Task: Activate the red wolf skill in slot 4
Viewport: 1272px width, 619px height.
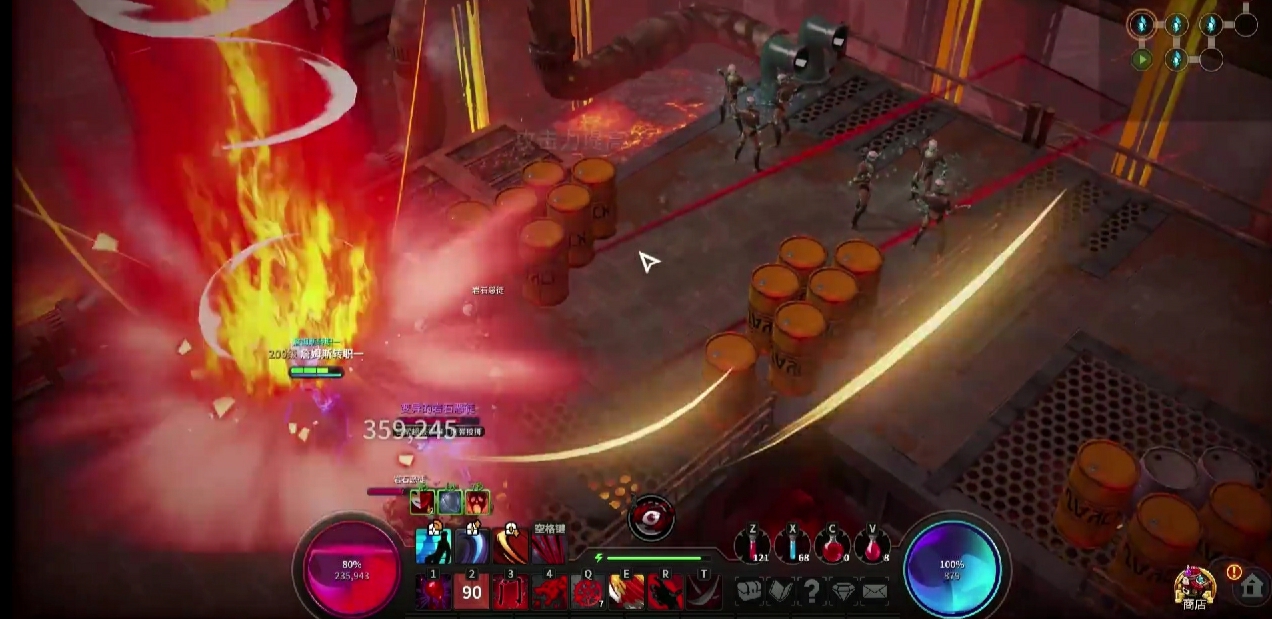Action: pyautogui.click(x=550, y=592)
